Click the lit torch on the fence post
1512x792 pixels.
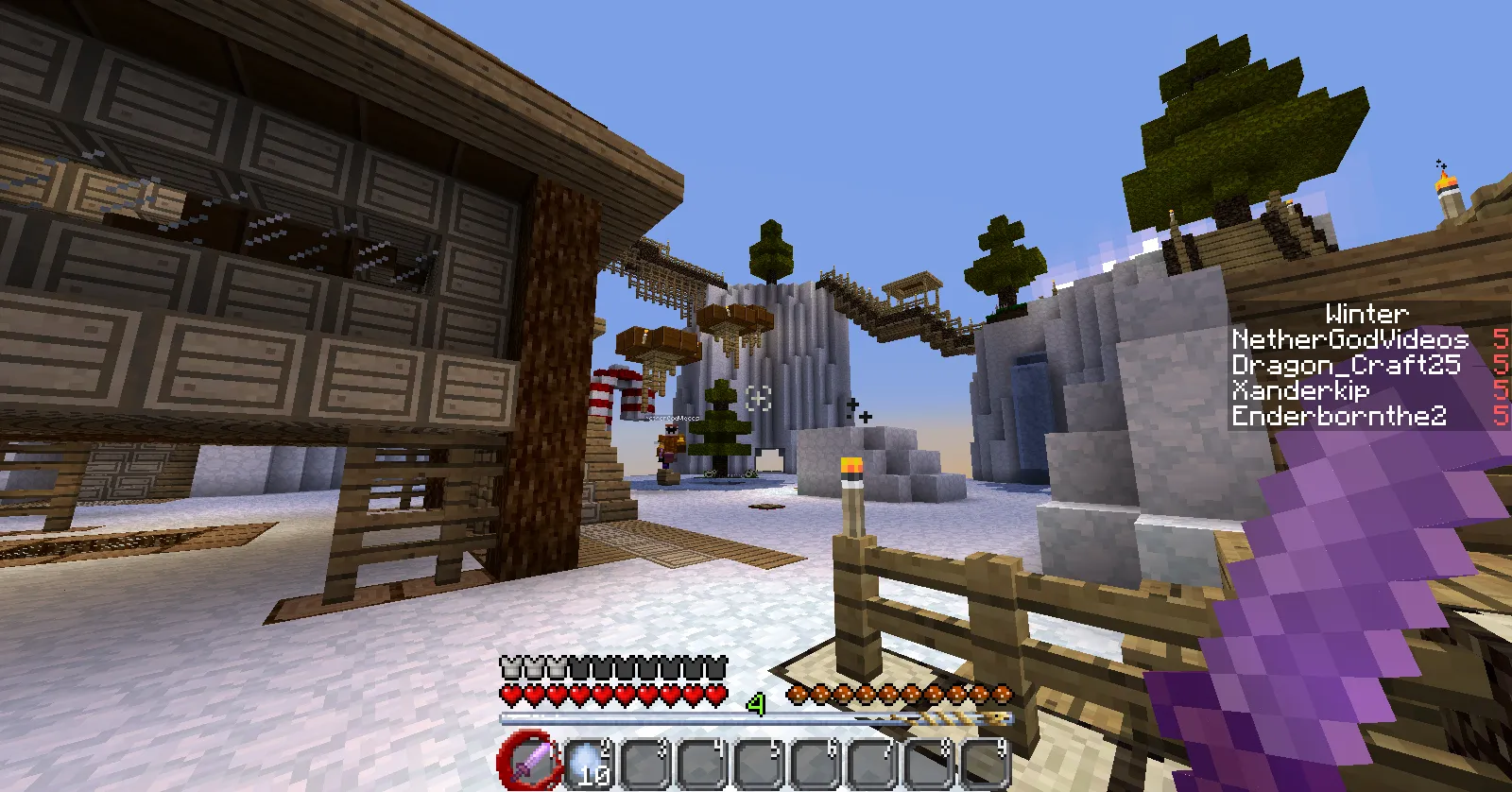(850, 472)
